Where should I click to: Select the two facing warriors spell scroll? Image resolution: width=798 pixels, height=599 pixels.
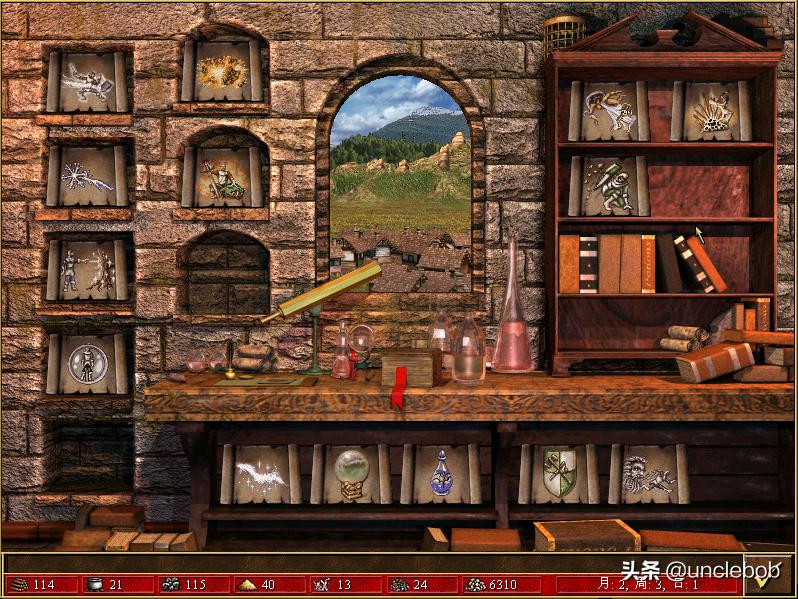tap(87, 270)
